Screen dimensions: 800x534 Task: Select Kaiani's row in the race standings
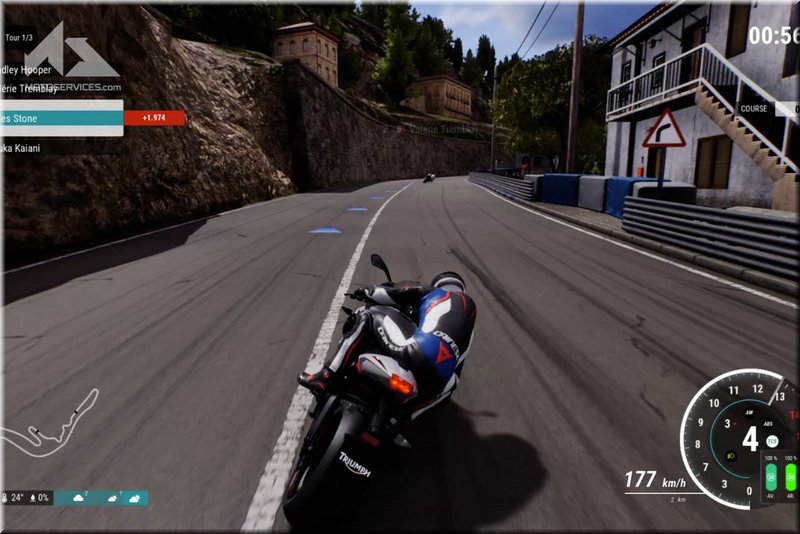[x=40, y=147]
